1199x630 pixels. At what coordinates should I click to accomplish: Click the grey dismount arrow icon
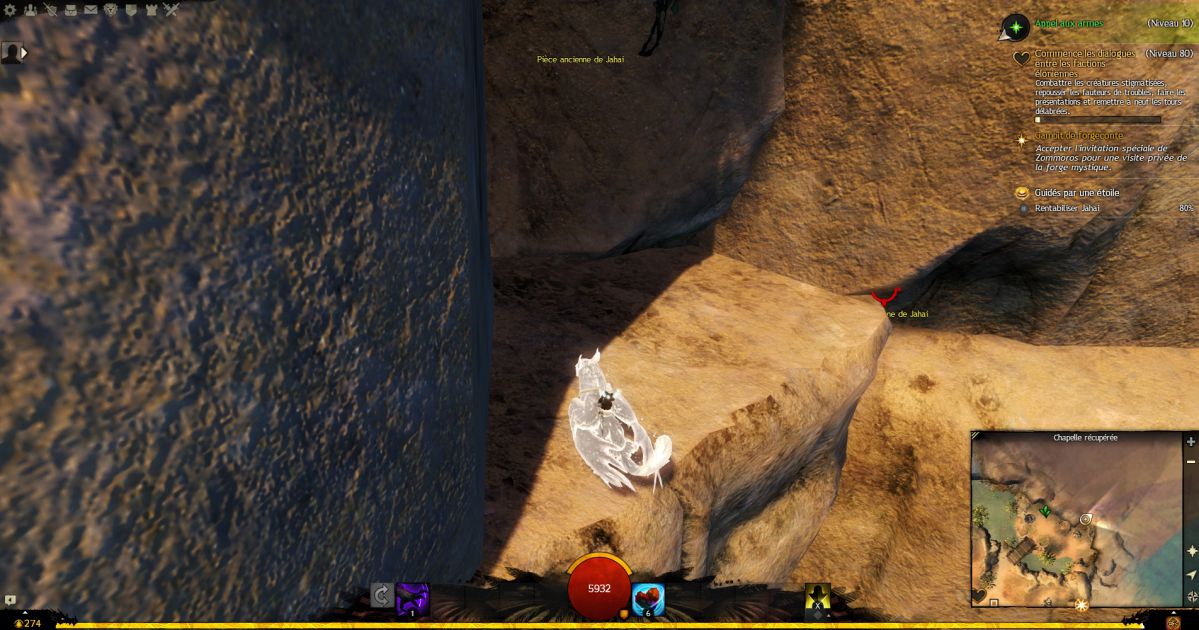click(x=381, y=596)
